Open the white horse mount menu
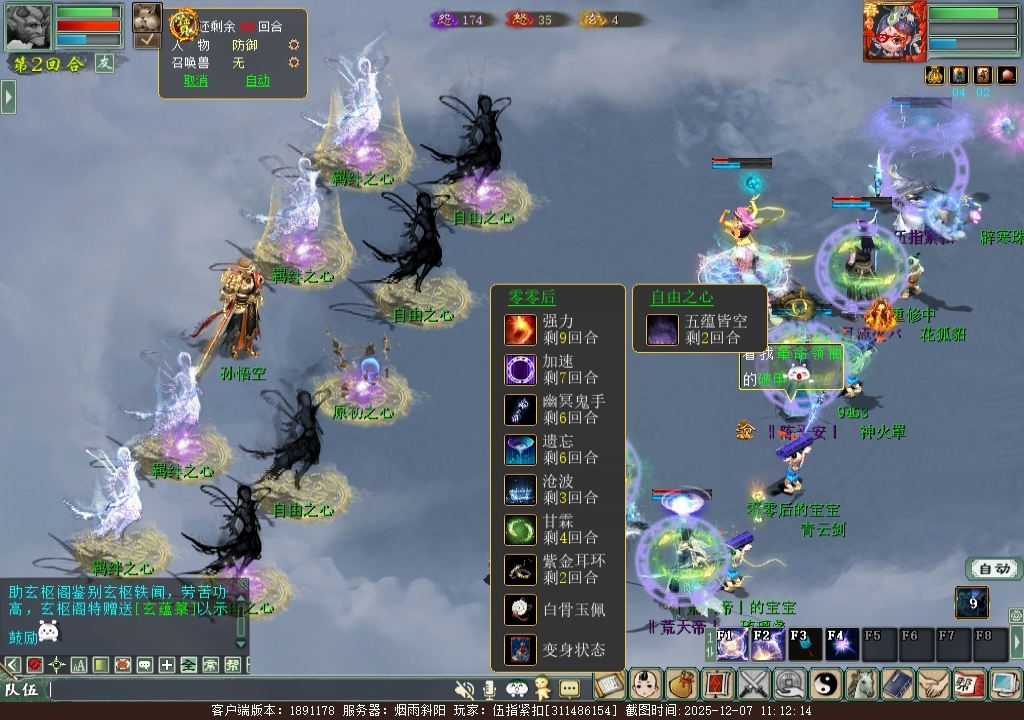Viewport: 1024px width, 720px height. click(x=861, y=685)
